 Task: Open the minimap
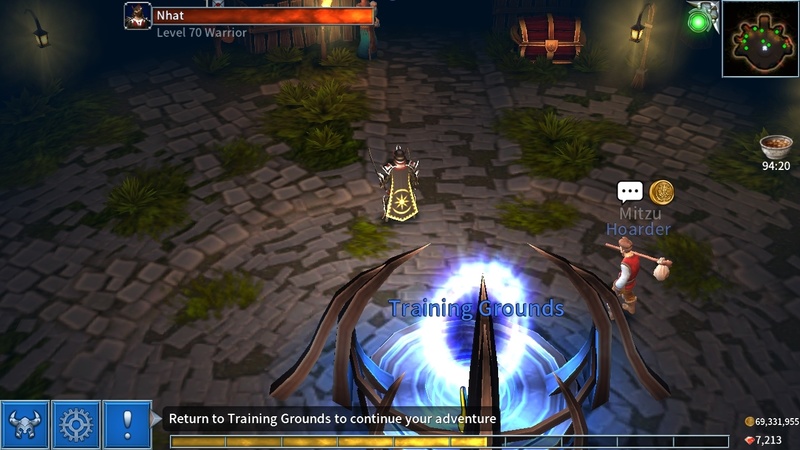(760, 38)
